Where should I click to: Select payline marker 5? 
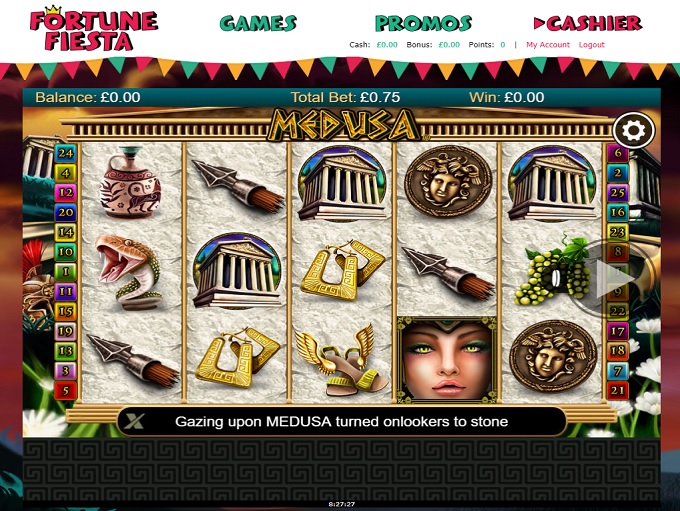pos(66,390)
